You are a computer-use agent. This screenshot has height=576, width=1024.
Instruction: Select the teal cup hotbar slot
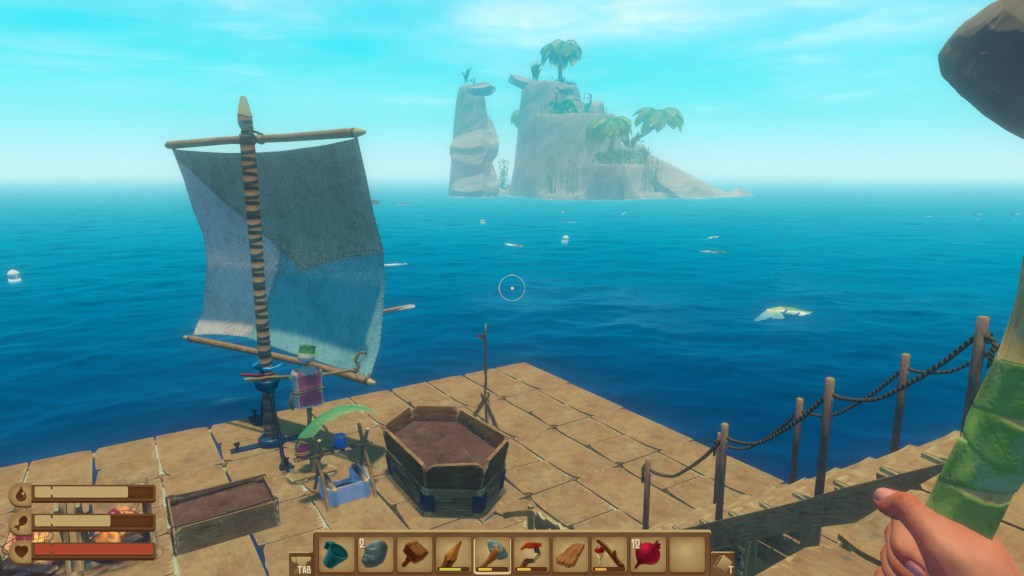tap(336, 553)
